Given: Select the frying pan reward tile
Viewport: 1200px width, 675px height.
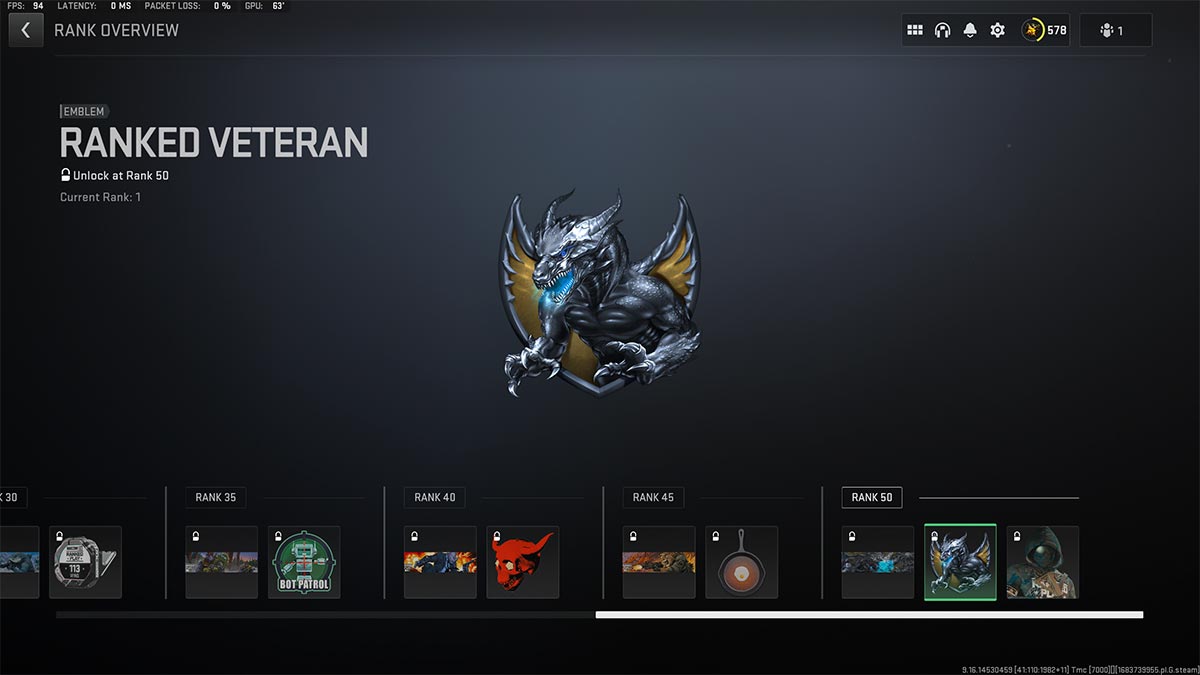Looking at the screenshot, I should [x=741, y=562].
